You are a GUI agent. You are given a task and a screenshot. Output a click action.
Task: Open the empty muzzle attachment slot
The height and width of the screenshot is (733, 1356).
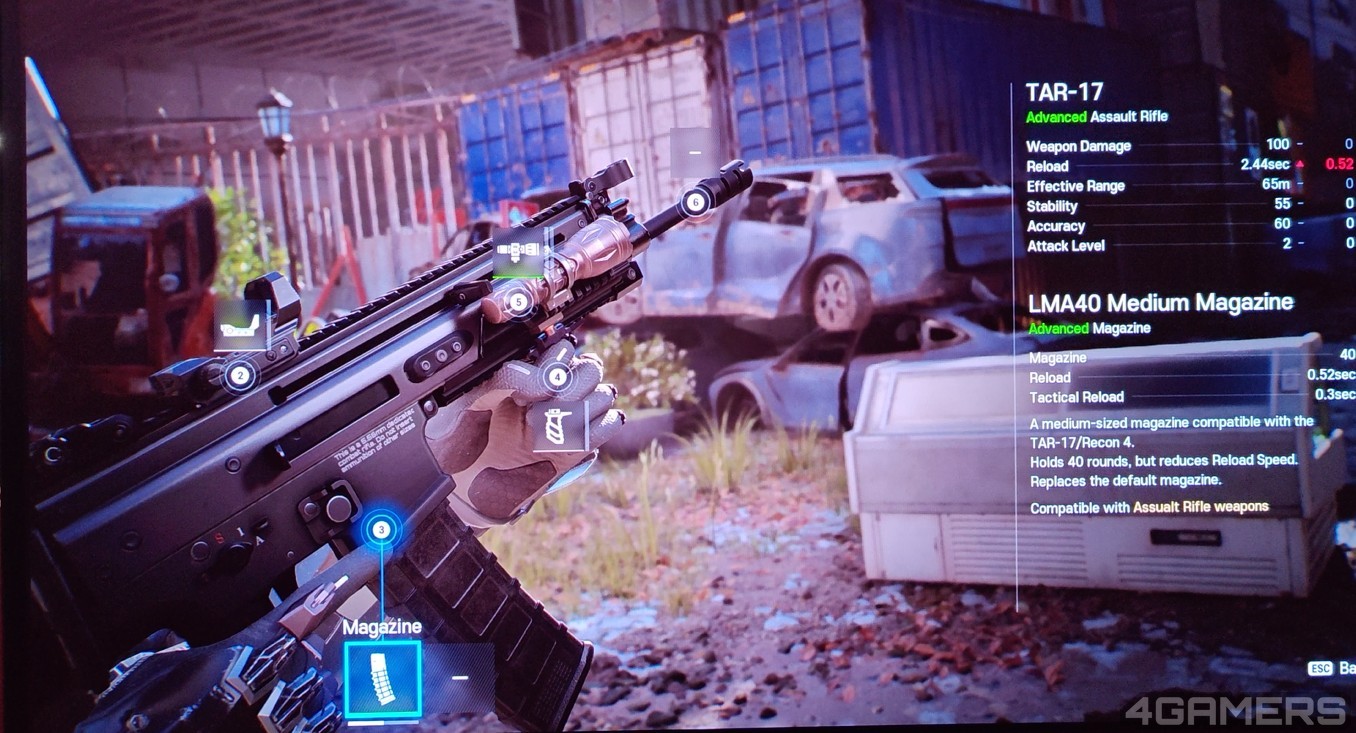click(x=694, y=152)
